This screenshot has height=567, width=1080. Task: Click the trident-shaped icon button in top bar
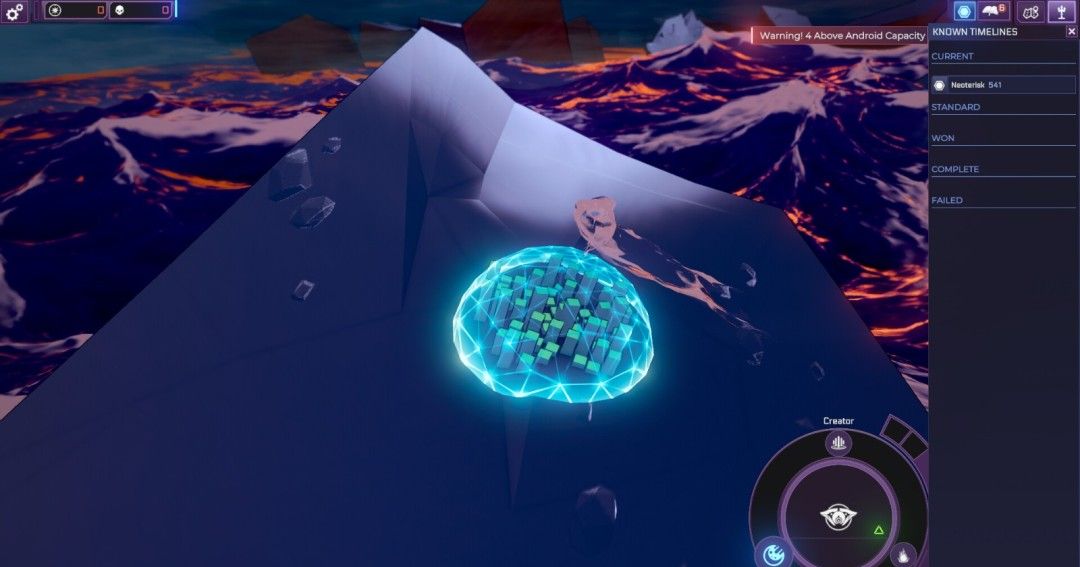pos(1060,11)
